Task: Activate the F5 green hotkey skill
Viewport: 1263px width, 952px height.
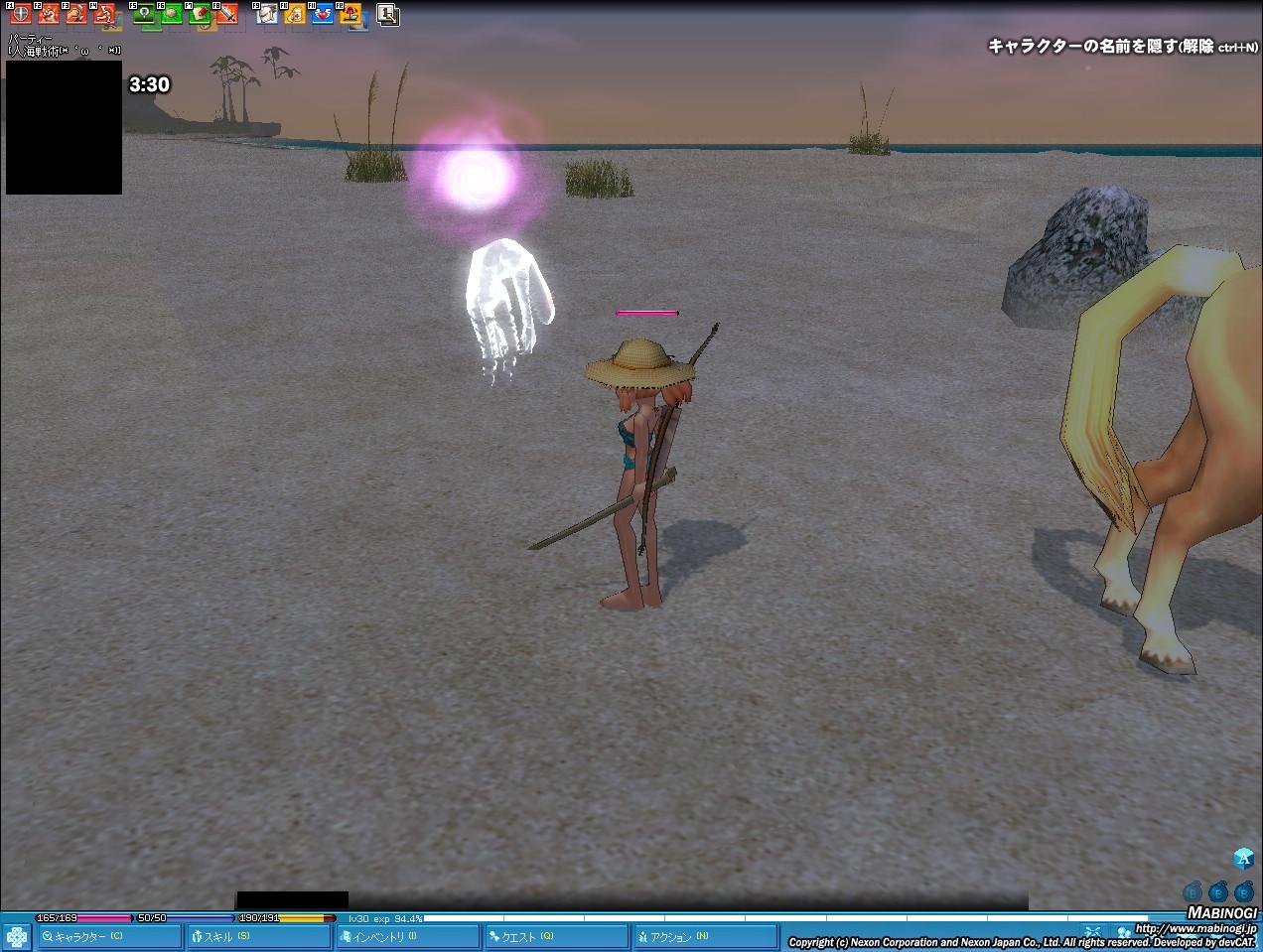Action: (144, 14)
